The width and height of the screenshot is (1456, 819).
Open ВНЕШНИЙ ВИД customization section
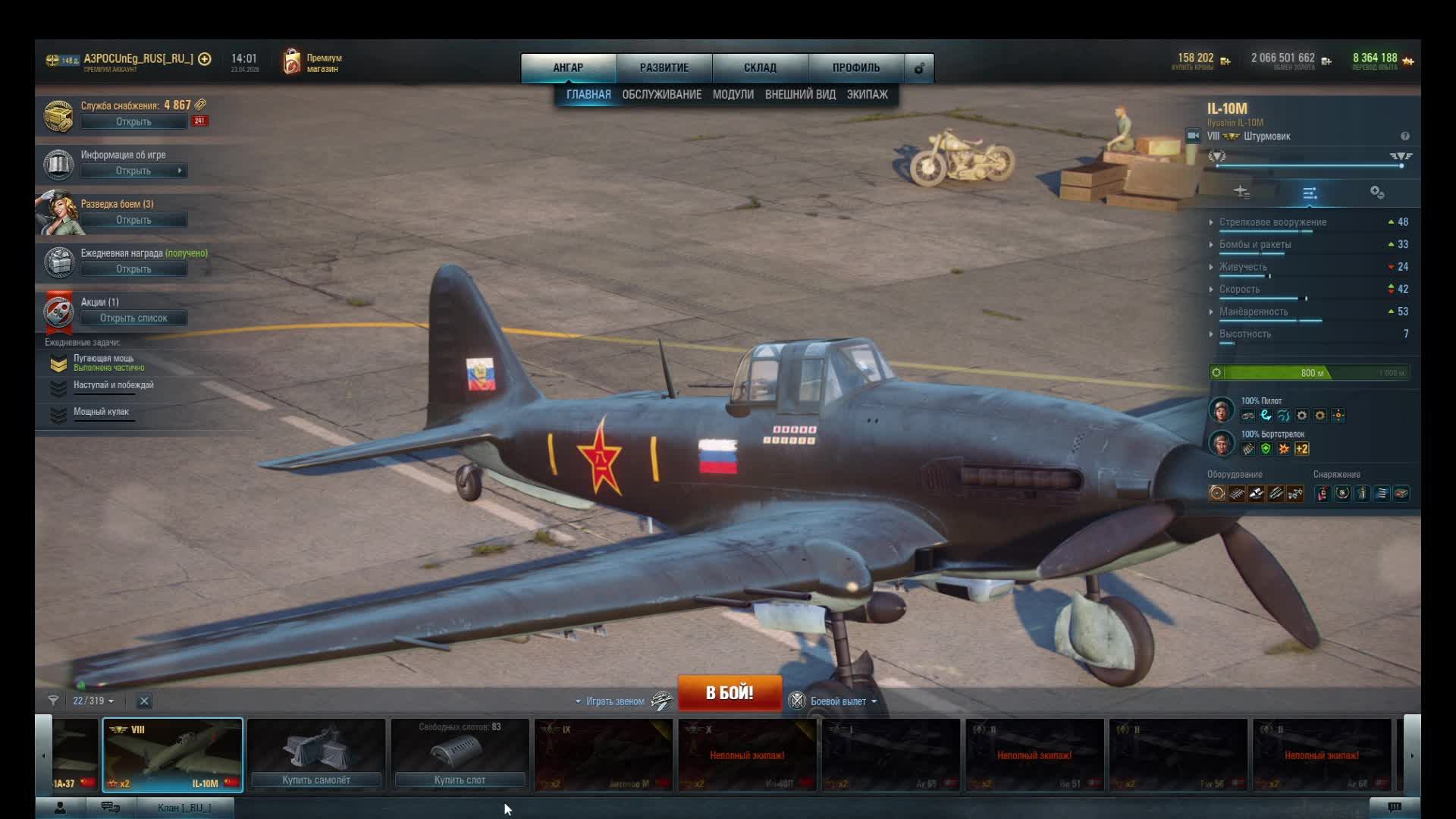coord(800,95)
